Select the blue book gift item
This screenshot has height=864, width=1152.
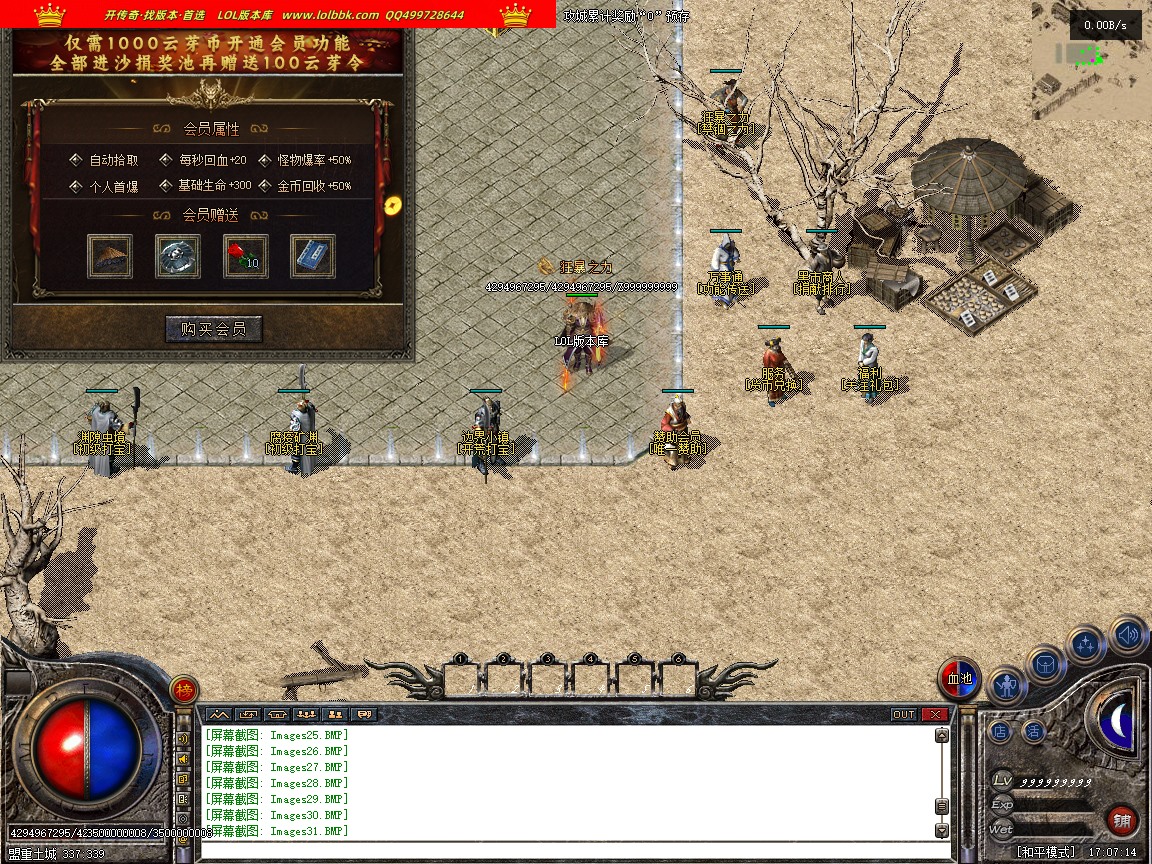(313, 257)
